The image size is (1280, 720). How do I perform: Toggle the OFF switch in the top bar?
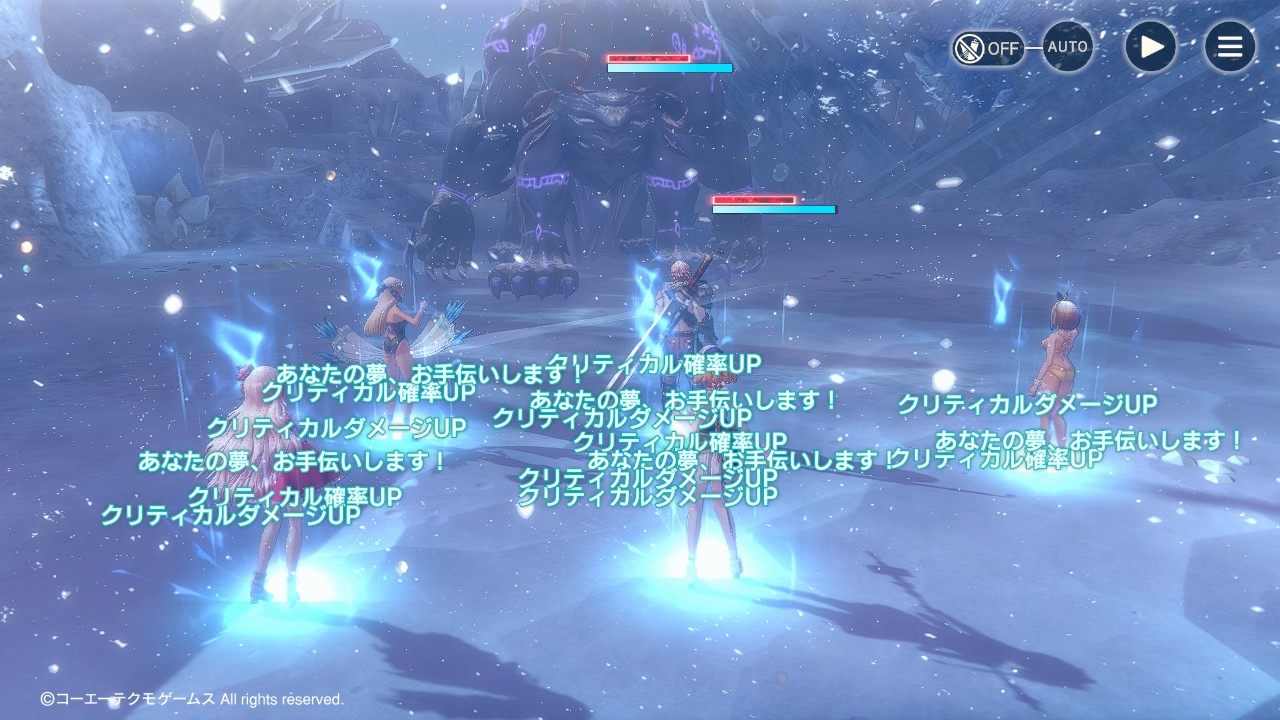click(988, 47)
